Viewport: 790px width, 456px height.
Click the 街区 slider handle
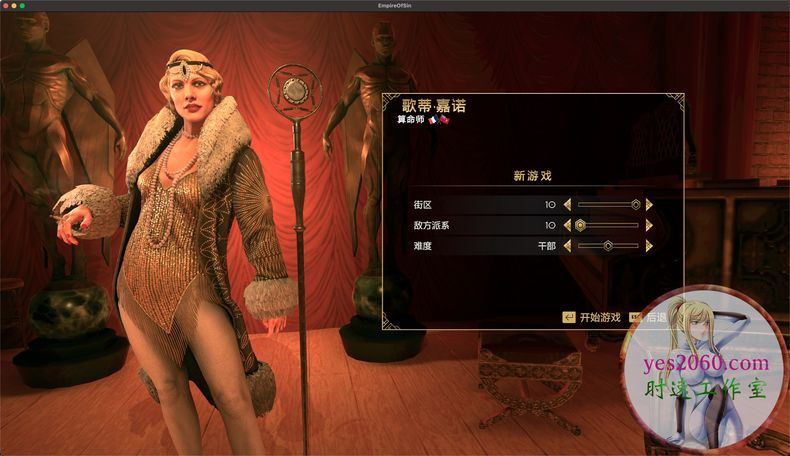(x=634, y=204)
